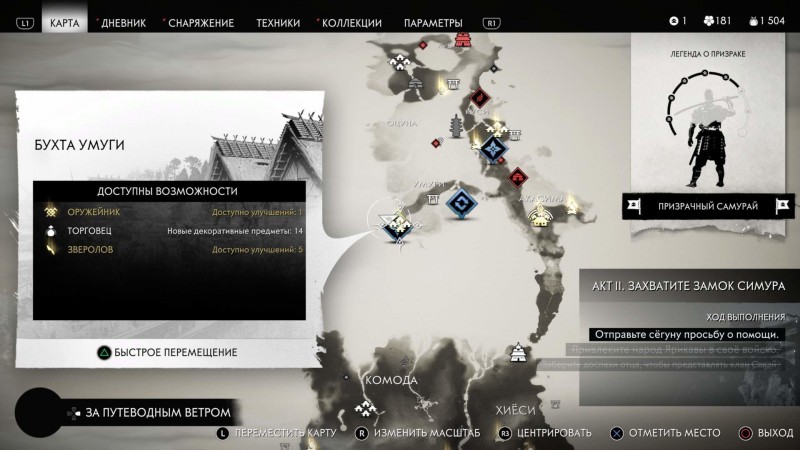Select the Карта tab

coord(65,22)
